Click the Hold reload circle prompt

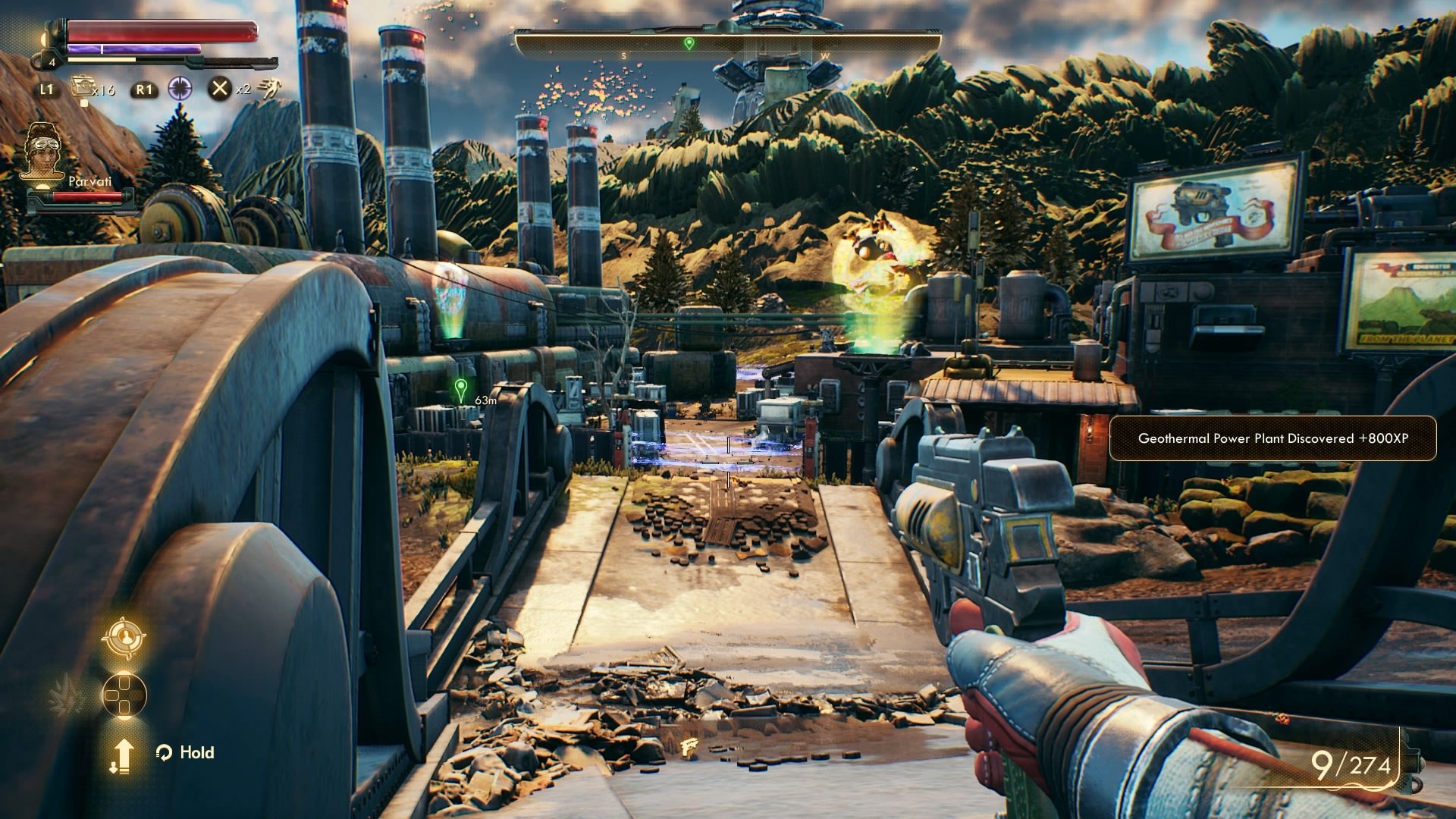point(165,752)
